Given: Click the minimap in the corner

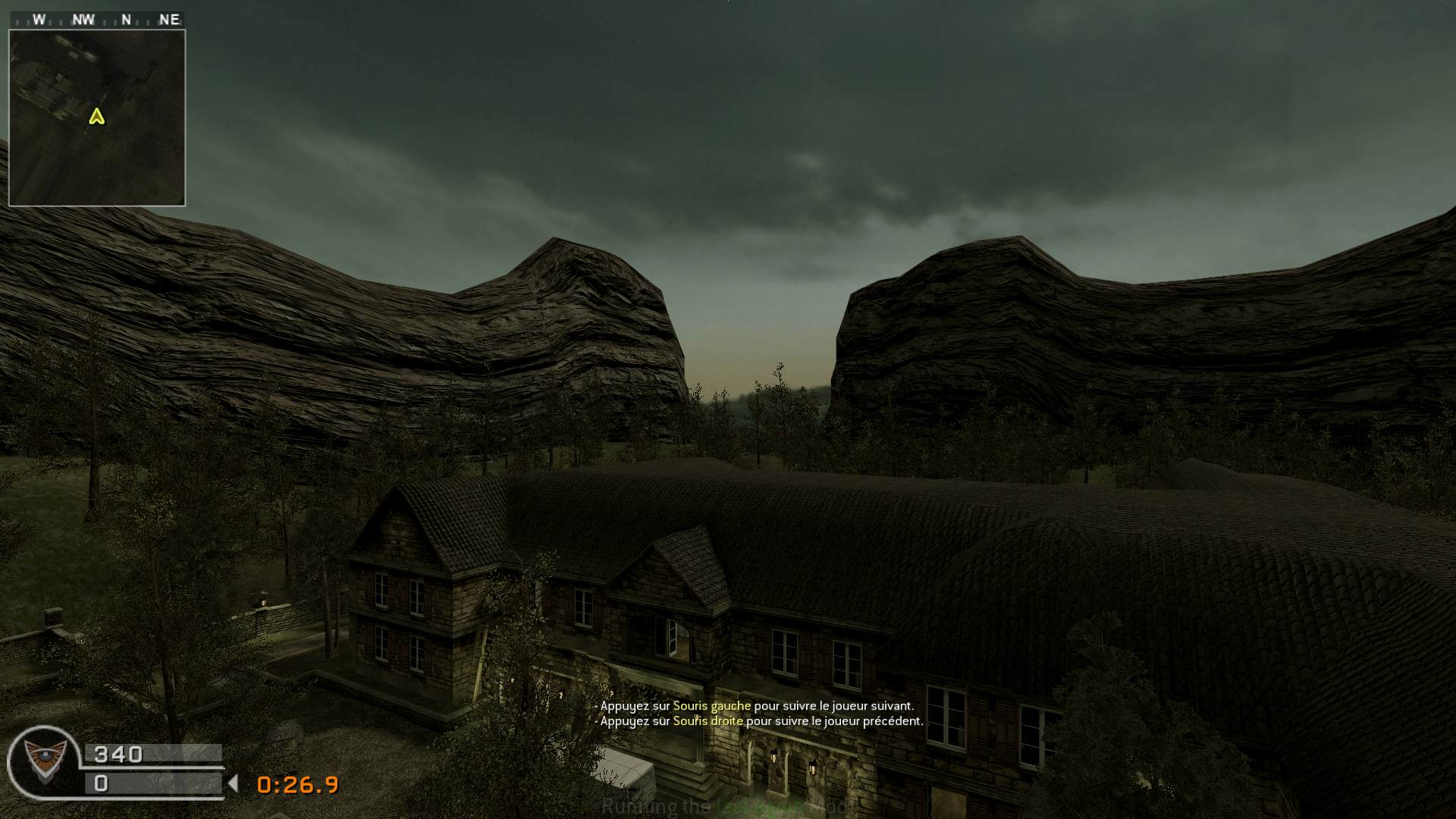Looking at the screenshot, I should (97, 118).
